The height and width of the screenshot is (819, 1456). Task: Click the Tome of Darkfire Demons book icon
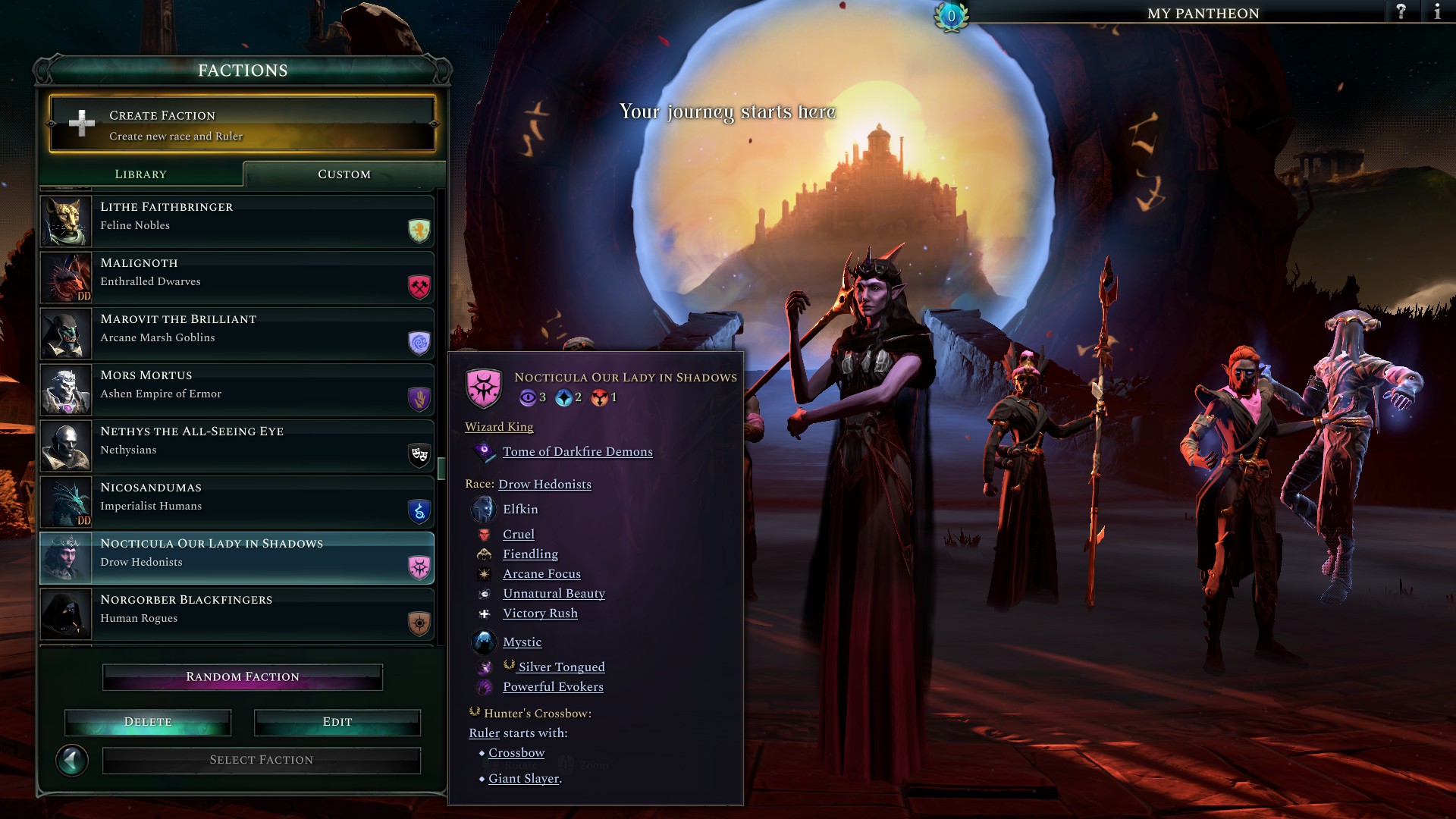point(484,451)
